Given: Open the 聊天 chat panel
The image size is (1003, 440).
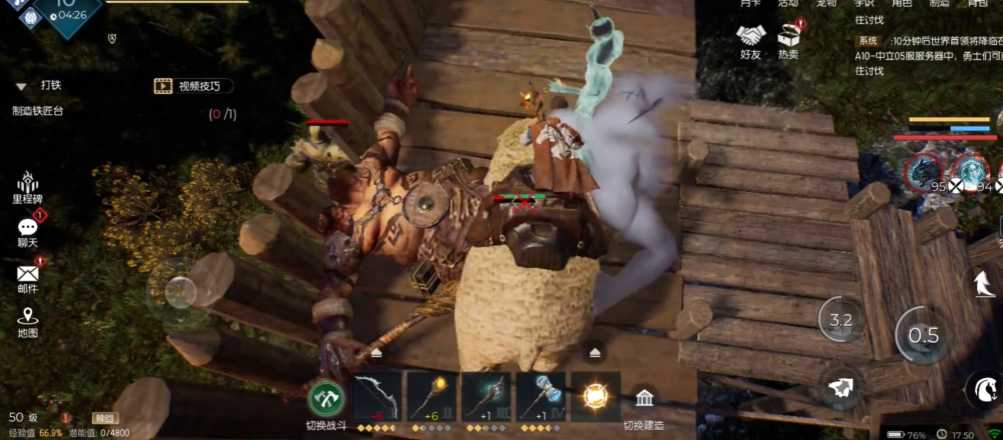Looking at the screenshot, I should [x=27, y=232].
